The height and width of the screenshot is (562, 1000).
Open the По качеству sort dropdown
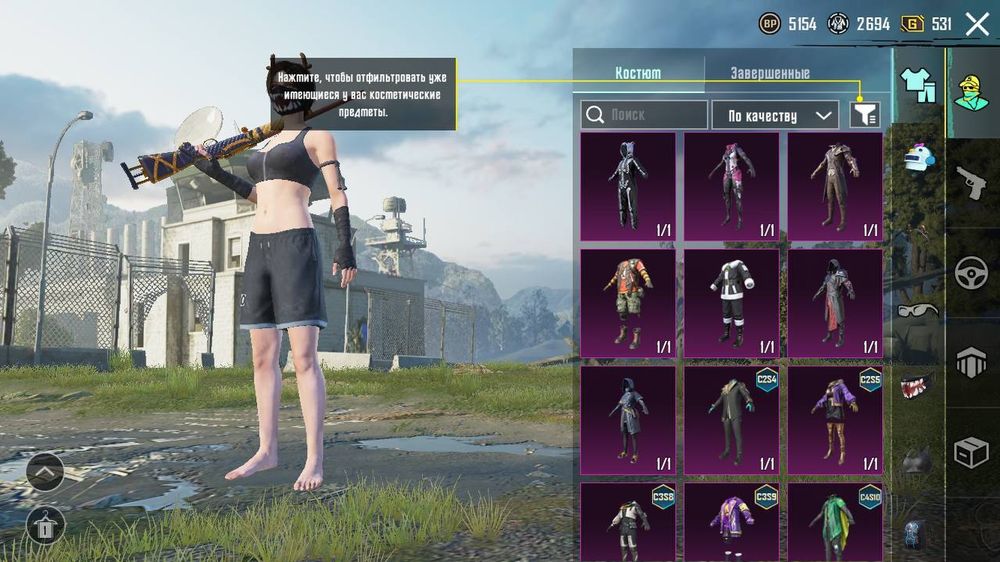[774, 115]
